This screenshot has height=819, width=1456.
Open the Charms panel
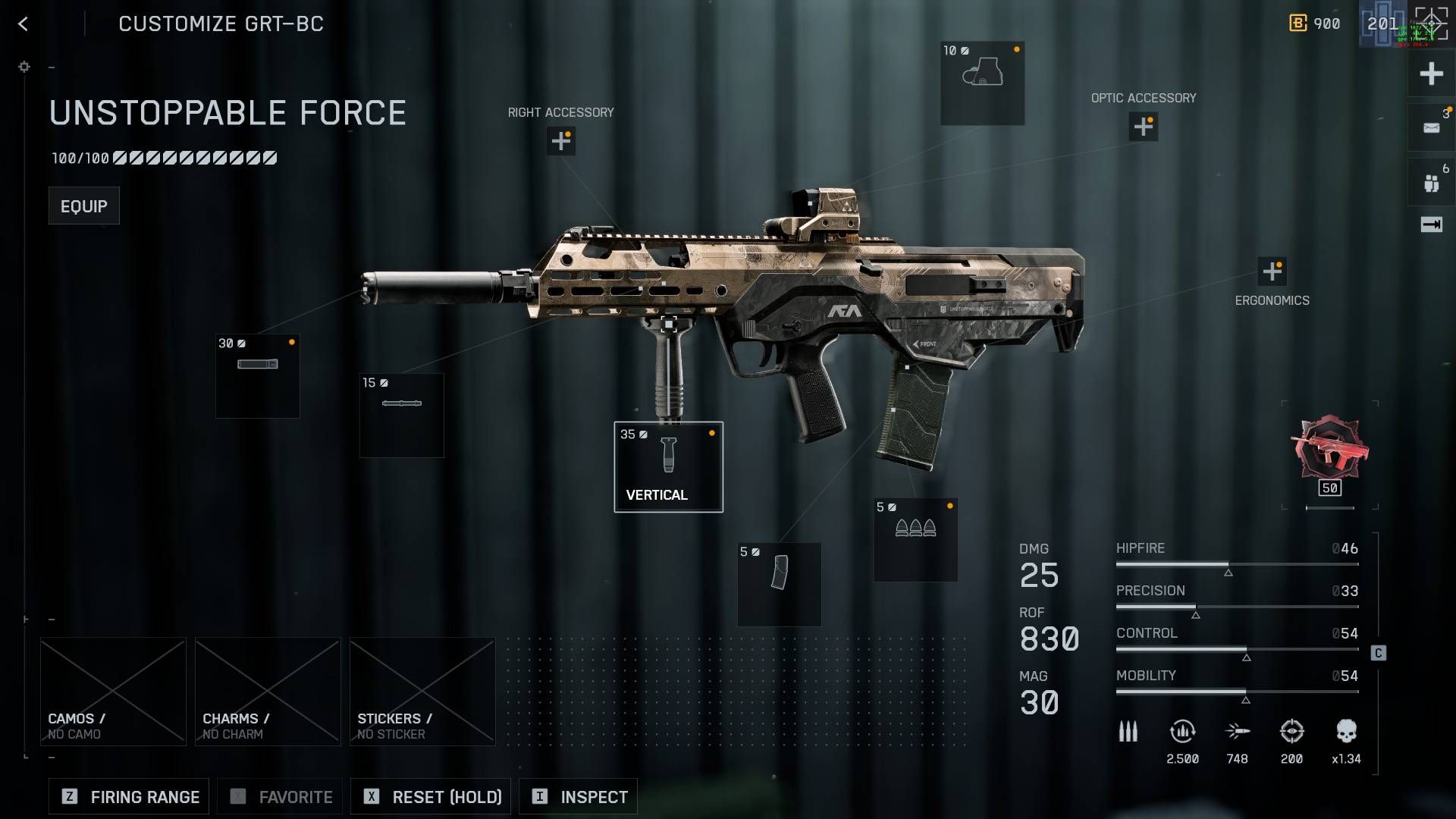(x=267, y=691)
